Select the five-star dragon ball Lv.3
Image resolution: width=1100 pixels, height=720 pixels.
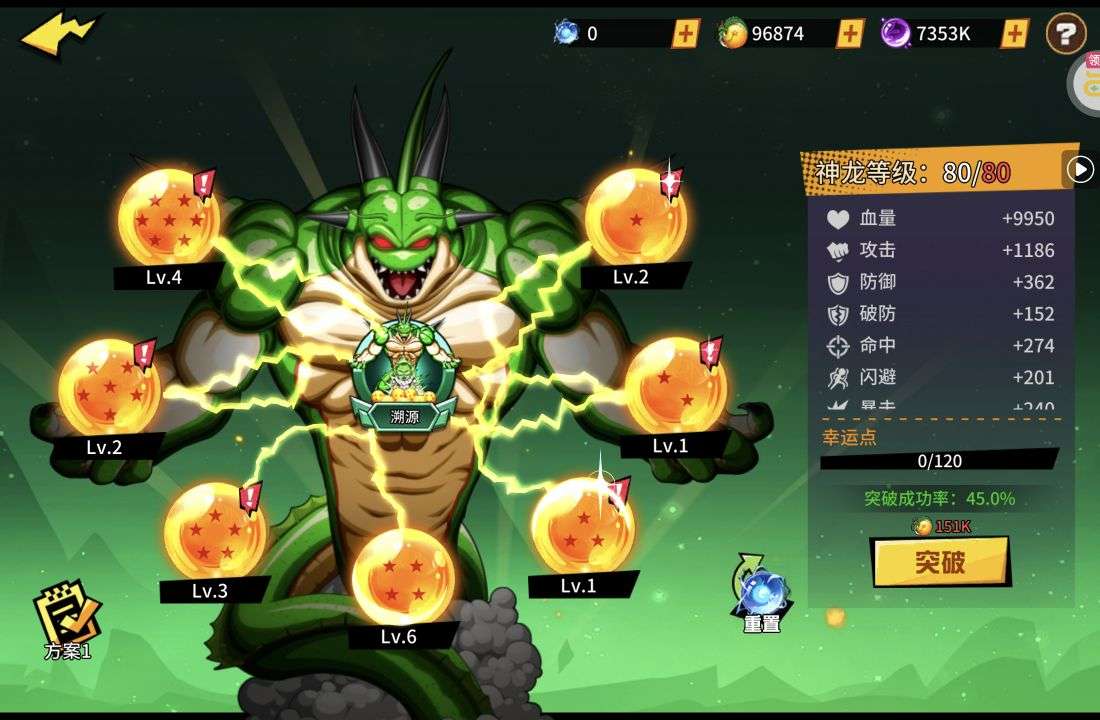[214, 530]
